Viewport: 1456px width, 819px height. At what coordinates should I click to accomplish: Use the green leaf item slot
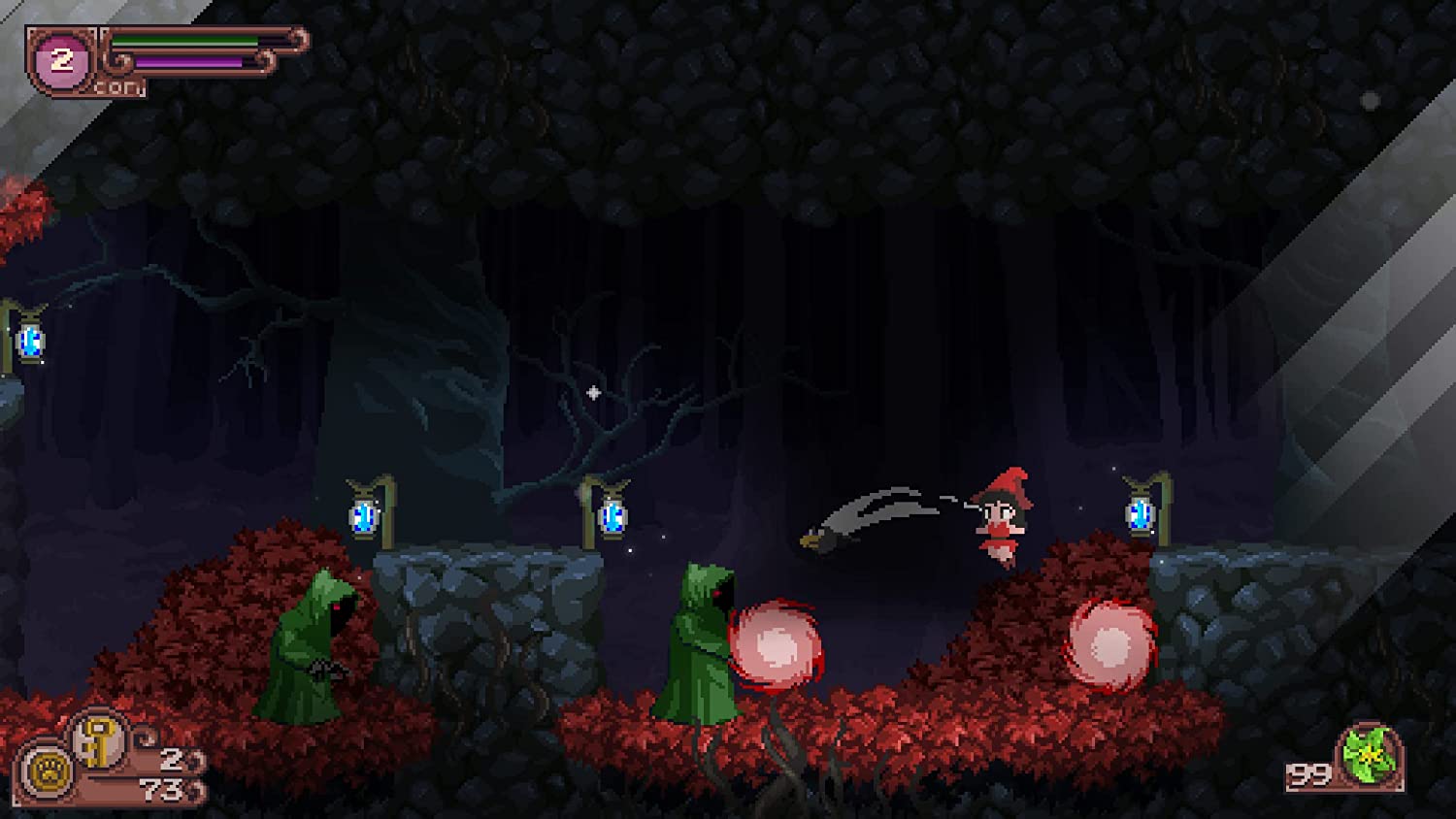[x=1370, y=756]
